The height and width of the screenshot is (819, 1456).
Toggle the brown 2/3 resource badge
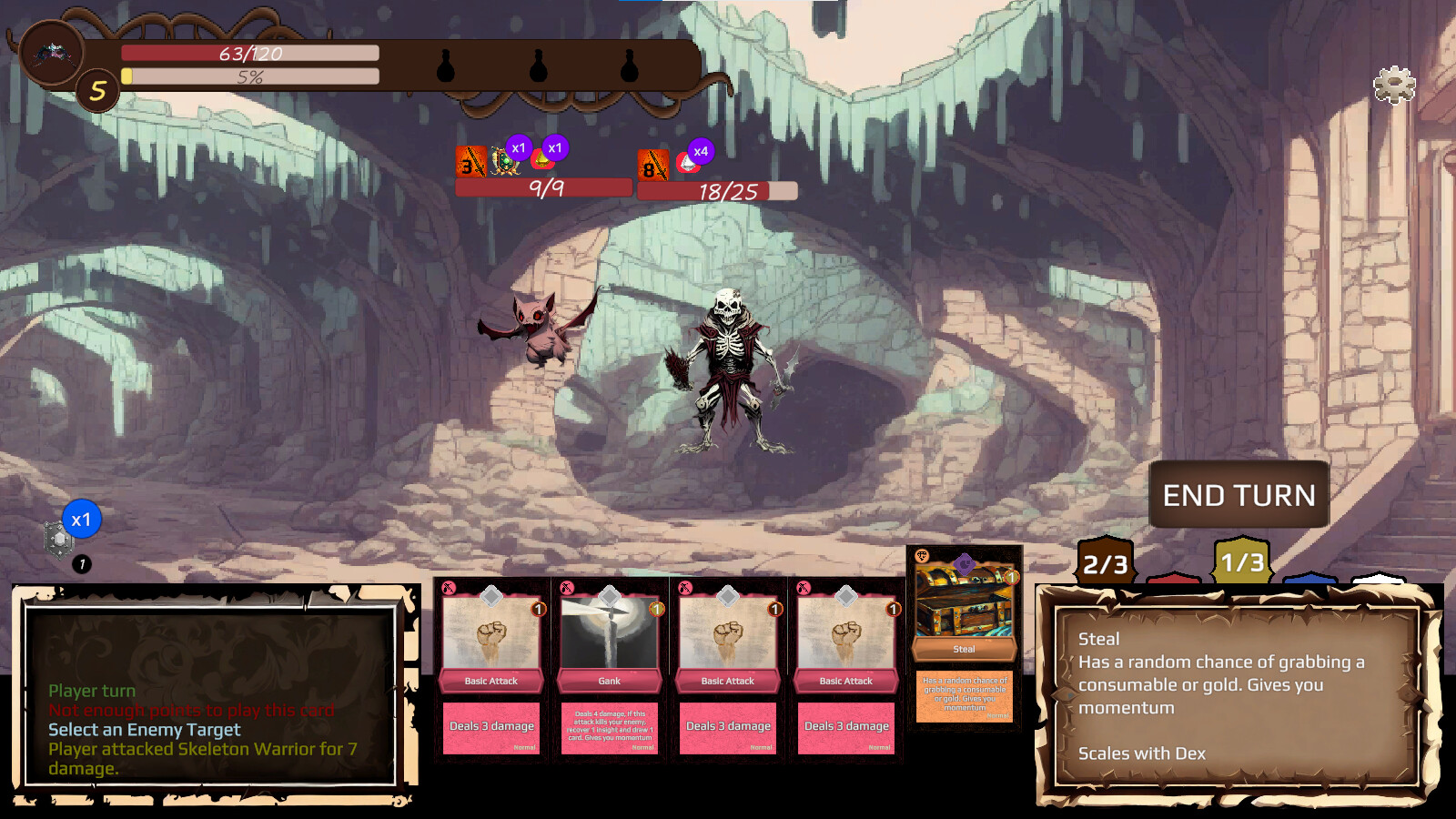[1106, 561]
